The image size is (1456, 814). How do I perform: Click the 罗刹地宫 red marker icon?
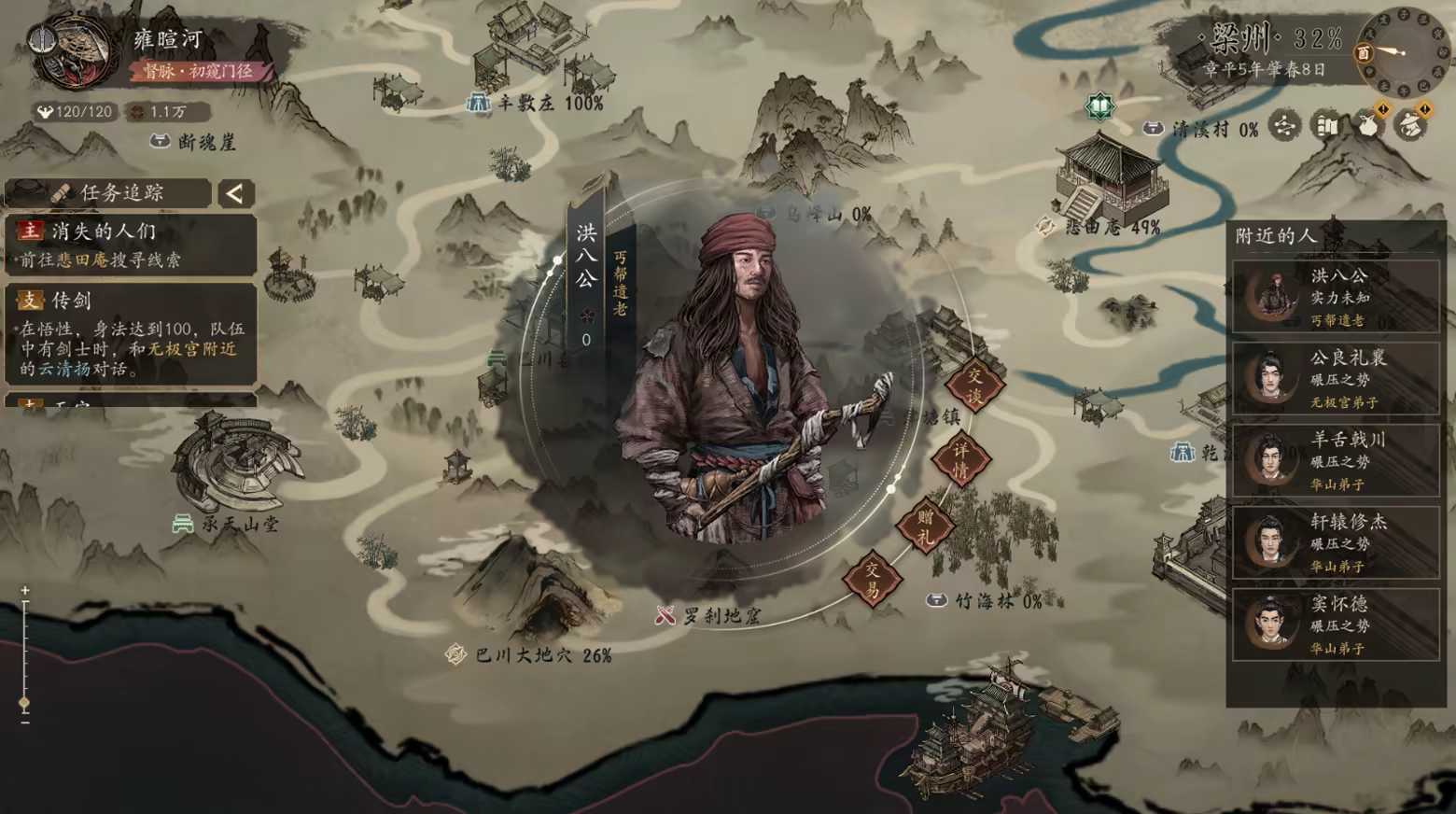(x=665, y=612)
